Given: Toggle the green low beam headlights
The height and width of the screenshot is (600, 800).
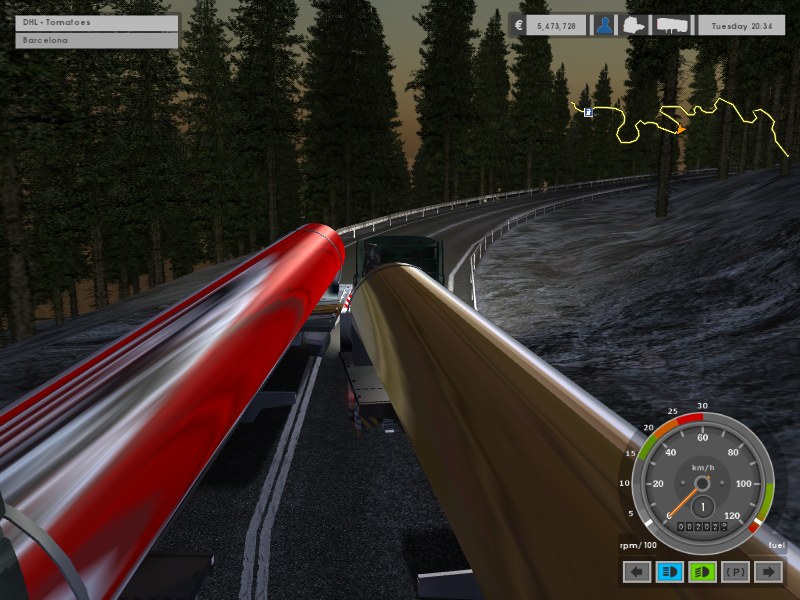Looking at the screenshot, I should (x=702, y=572).
